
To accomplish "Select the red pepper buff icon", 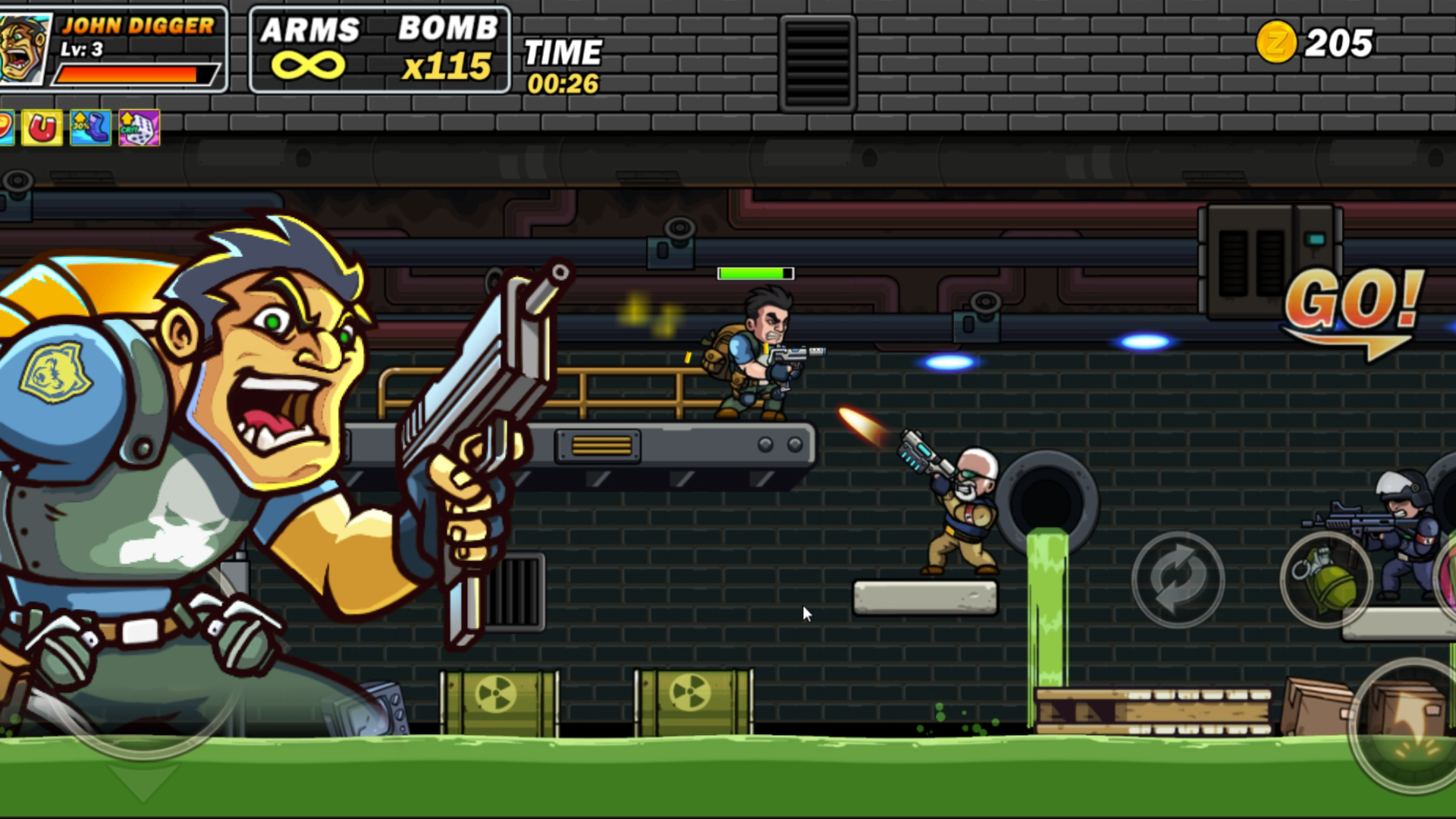I will click(x=8, y=127).
